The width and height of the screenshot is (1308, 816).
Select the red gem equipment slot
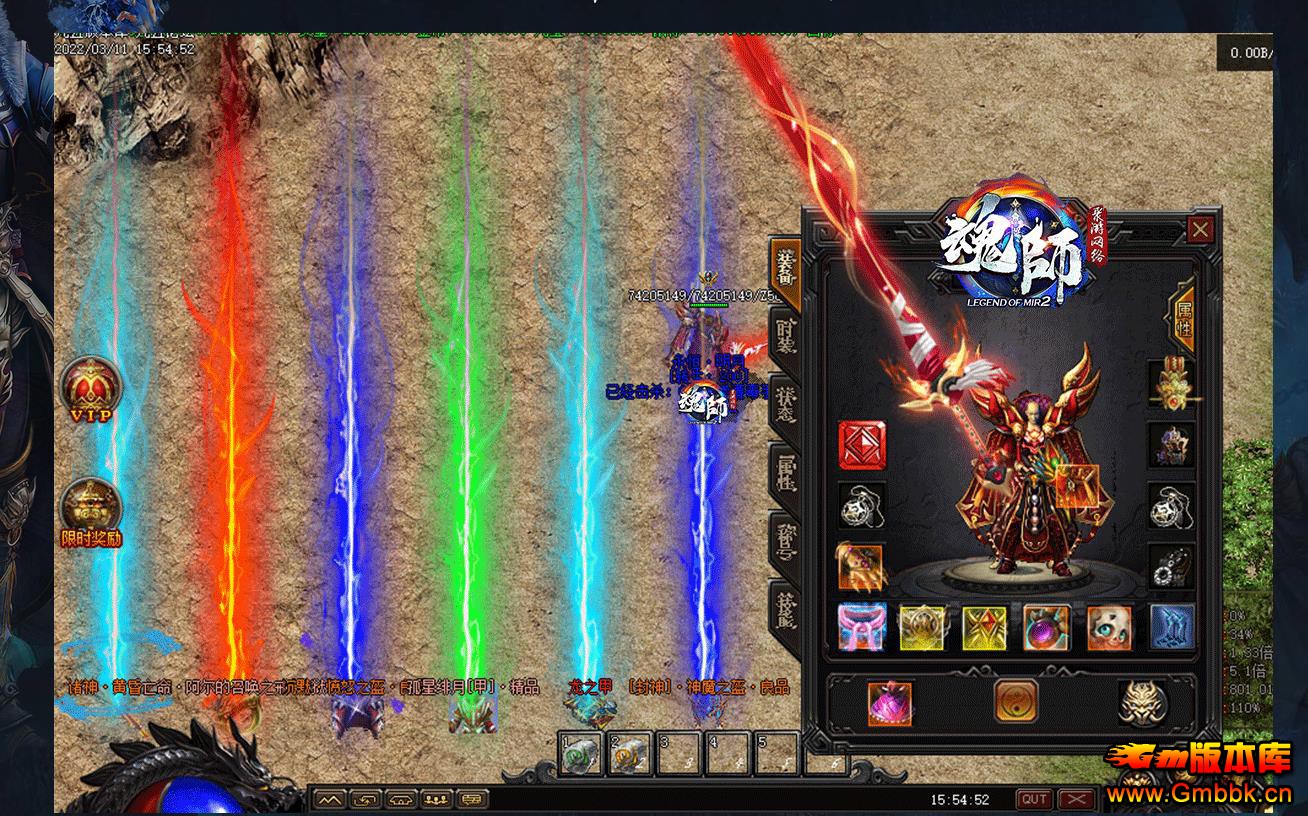(861, 445)
